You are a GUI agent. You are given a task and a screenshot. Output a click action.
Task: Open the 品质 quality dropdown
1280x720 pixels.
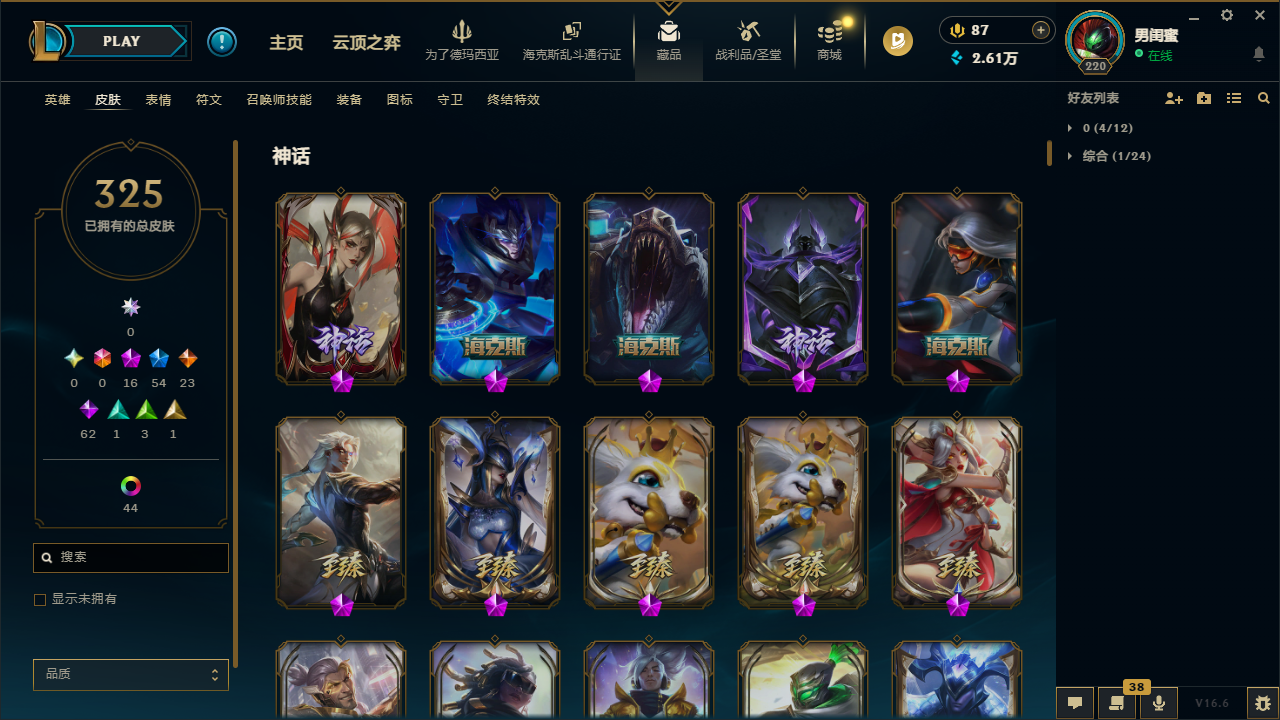pyautogui.click(x=130, y=674)
